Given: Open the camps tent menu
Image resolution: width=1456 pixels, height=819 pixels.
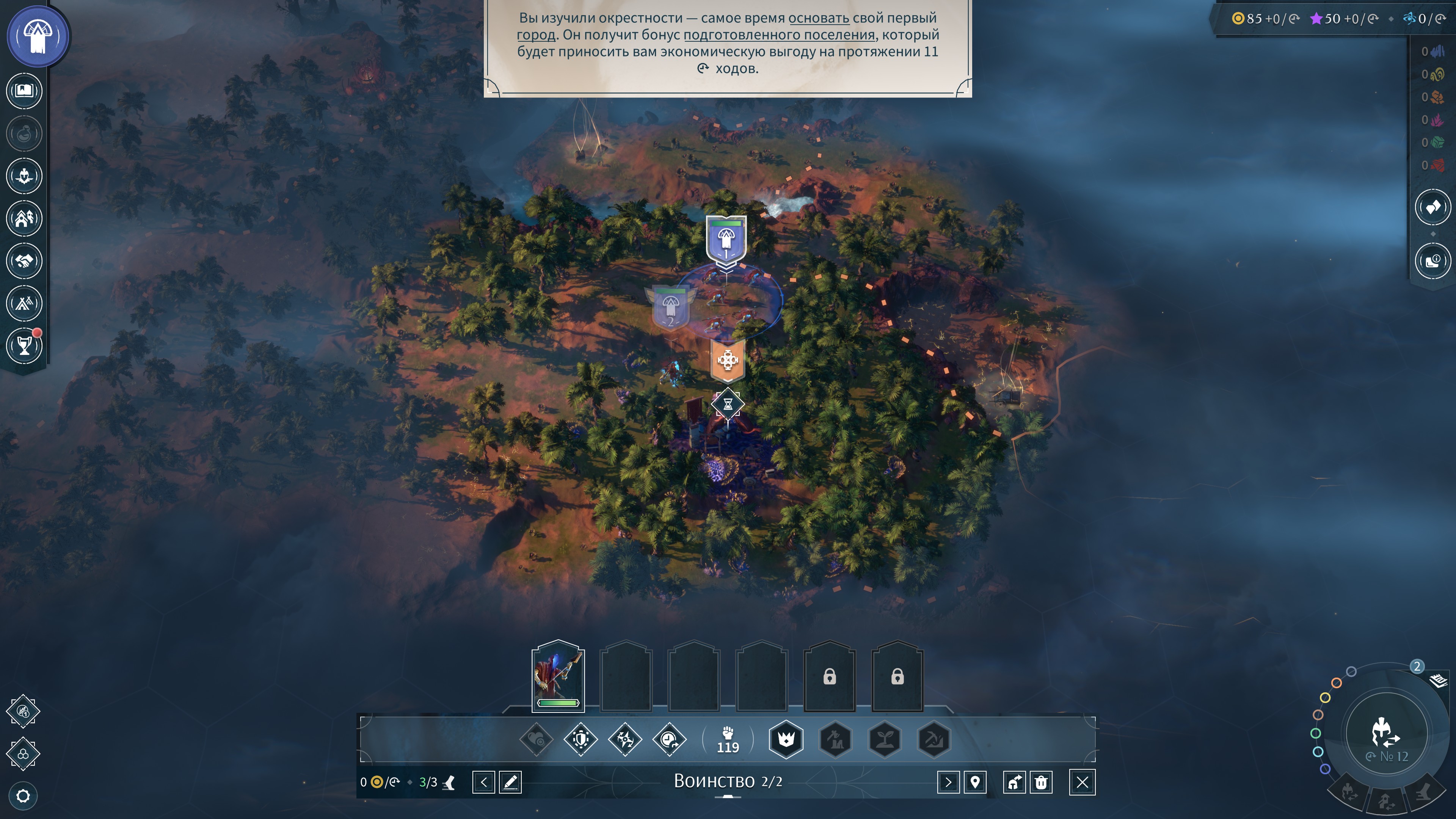Looking at the screenshot, I should [x=24, y=303].
